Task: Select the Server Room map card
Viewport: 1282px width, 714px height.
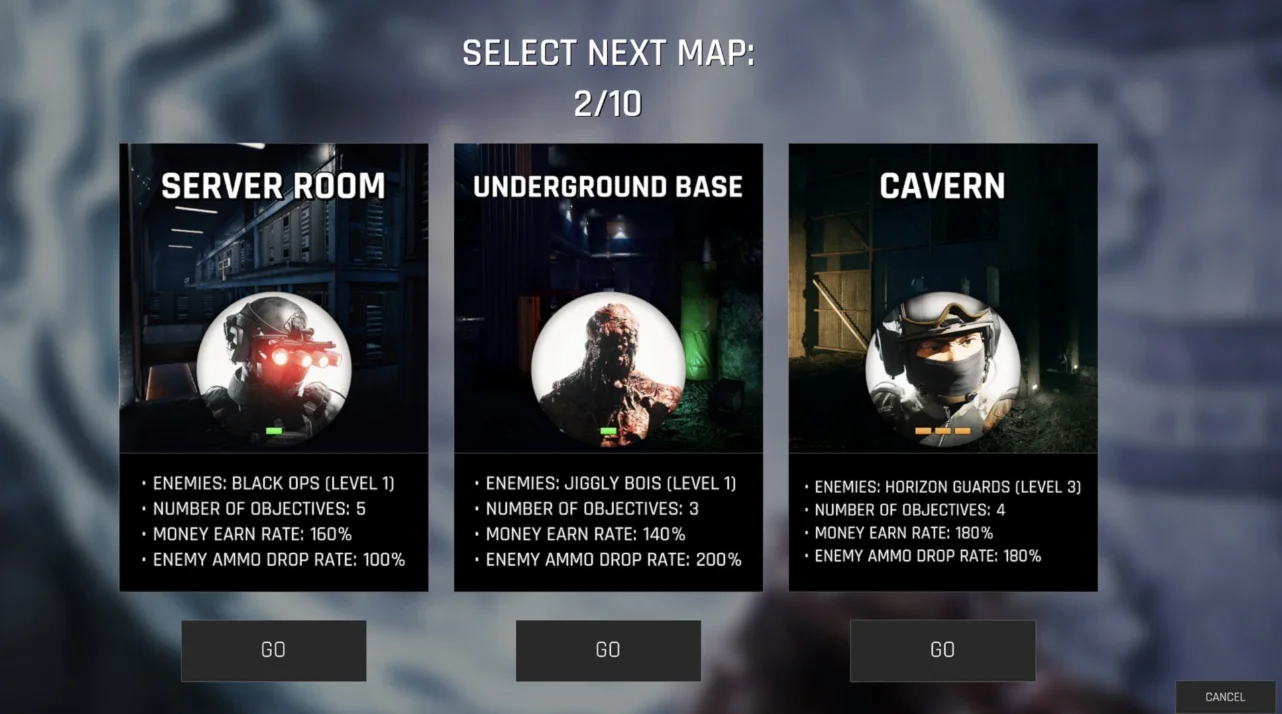Action: (273, 367)
